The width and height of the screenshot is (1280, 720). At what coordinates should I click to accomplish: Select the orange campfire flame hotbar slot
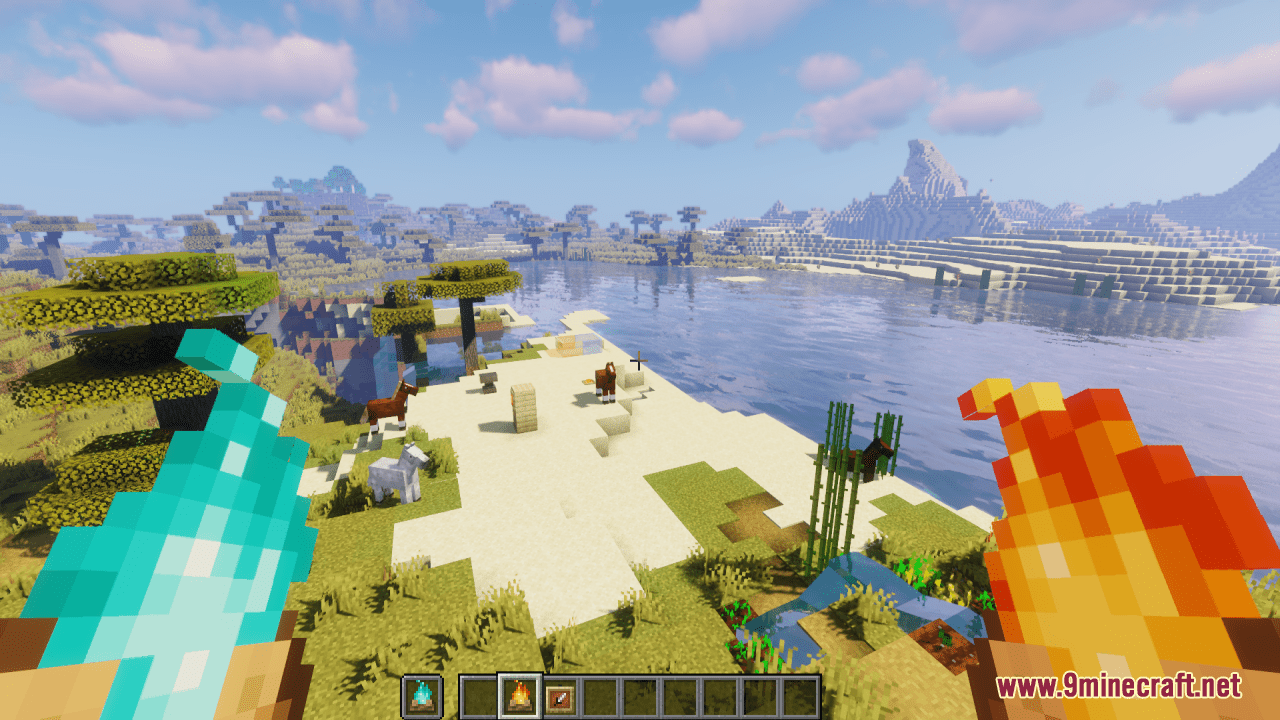tap(520, 696)
